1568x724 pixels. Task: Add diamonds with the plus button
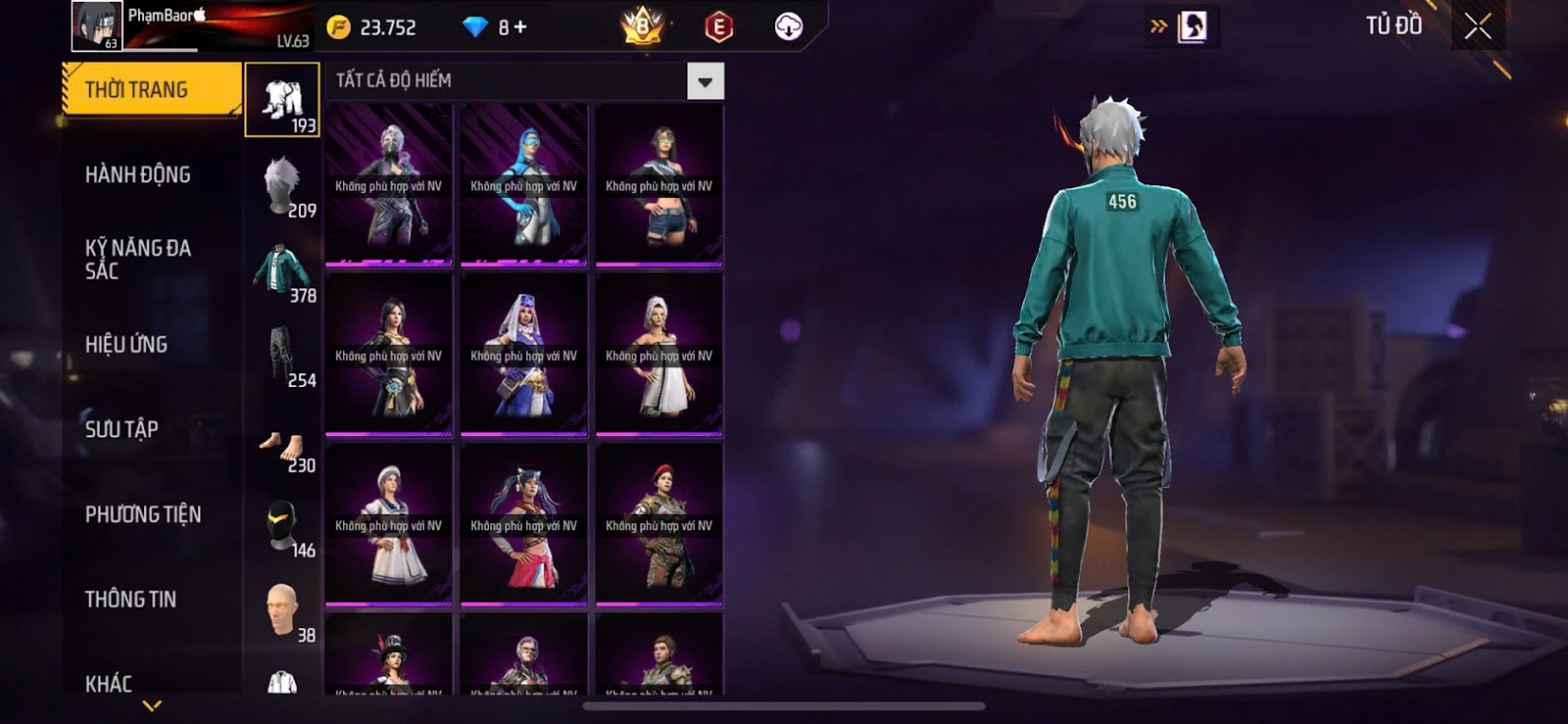coord(519,27)
